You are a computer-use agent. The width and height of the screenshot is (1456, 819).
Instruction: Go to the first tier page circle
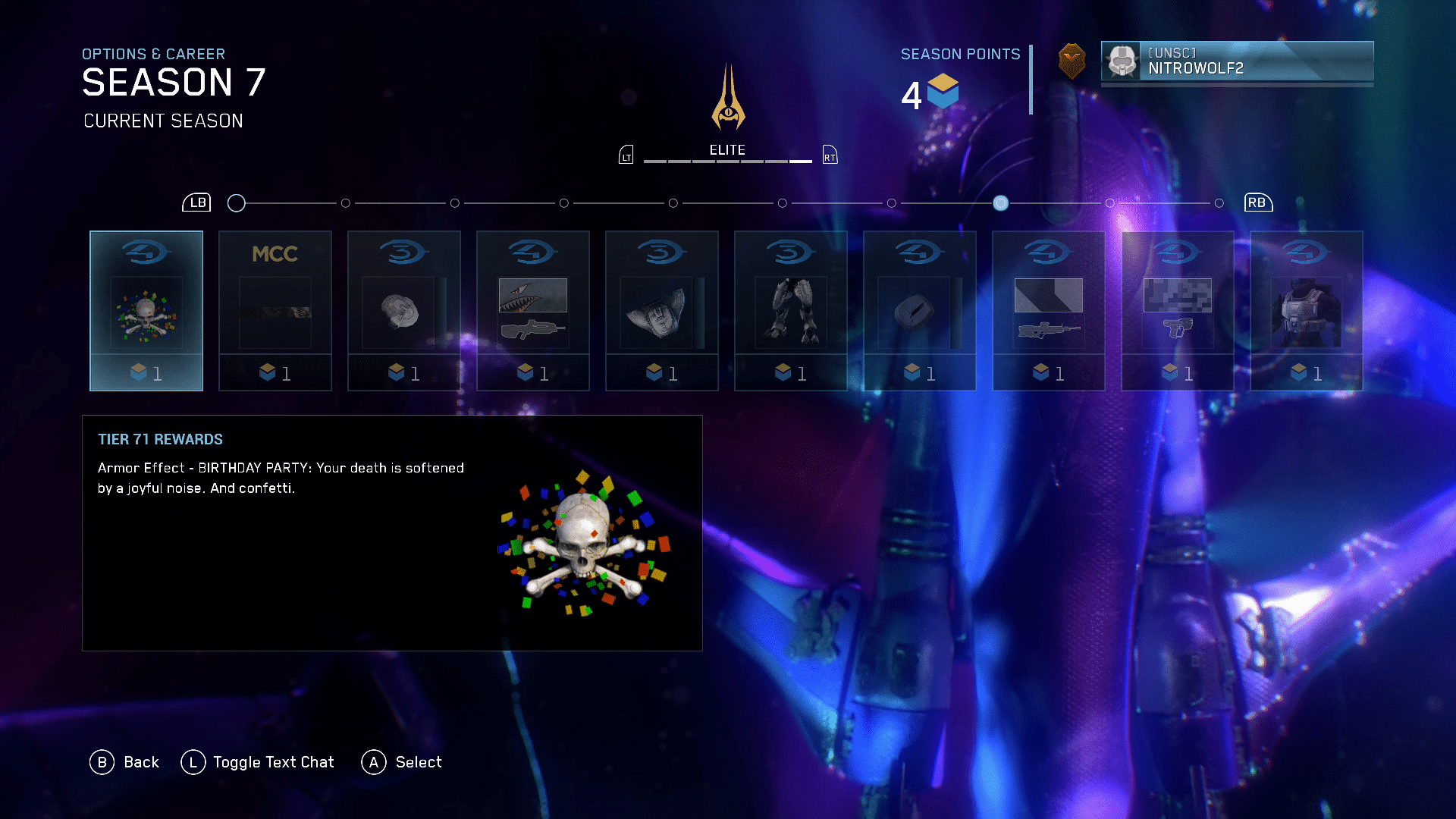[x=237, y=203]
